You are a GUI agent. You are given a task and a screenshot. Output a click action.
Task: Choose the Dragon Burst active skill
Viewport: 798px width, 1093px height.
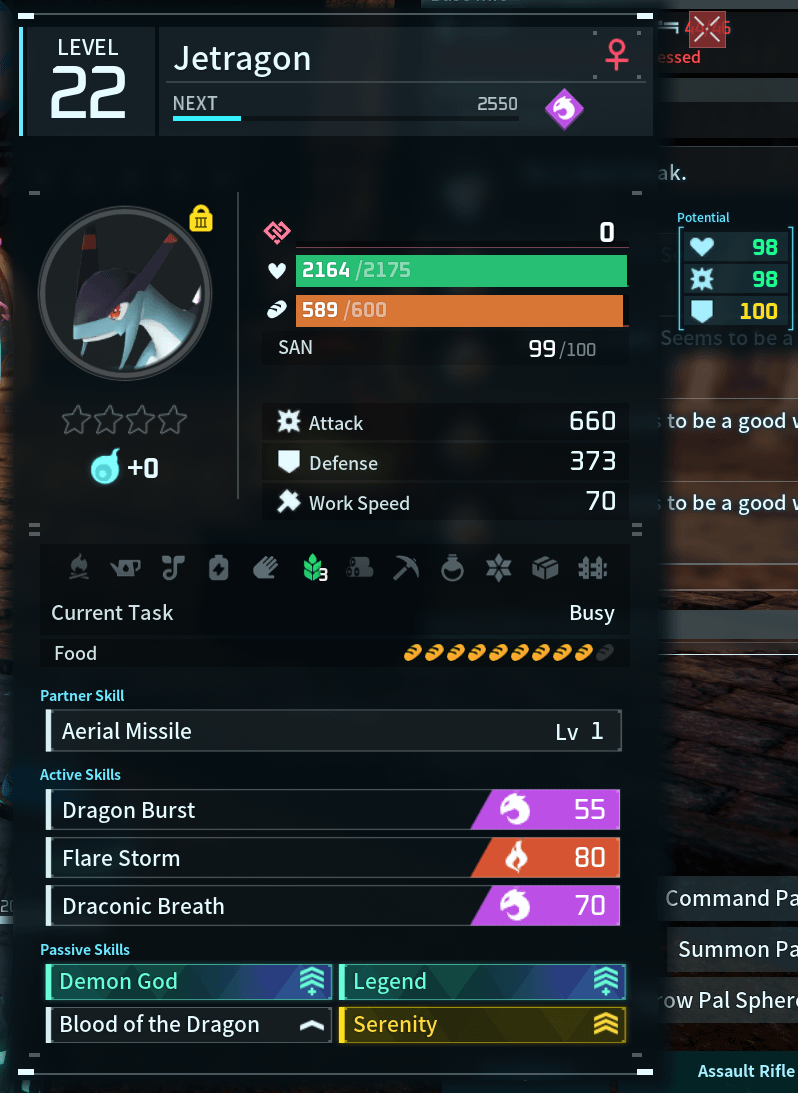pos(333,810)
